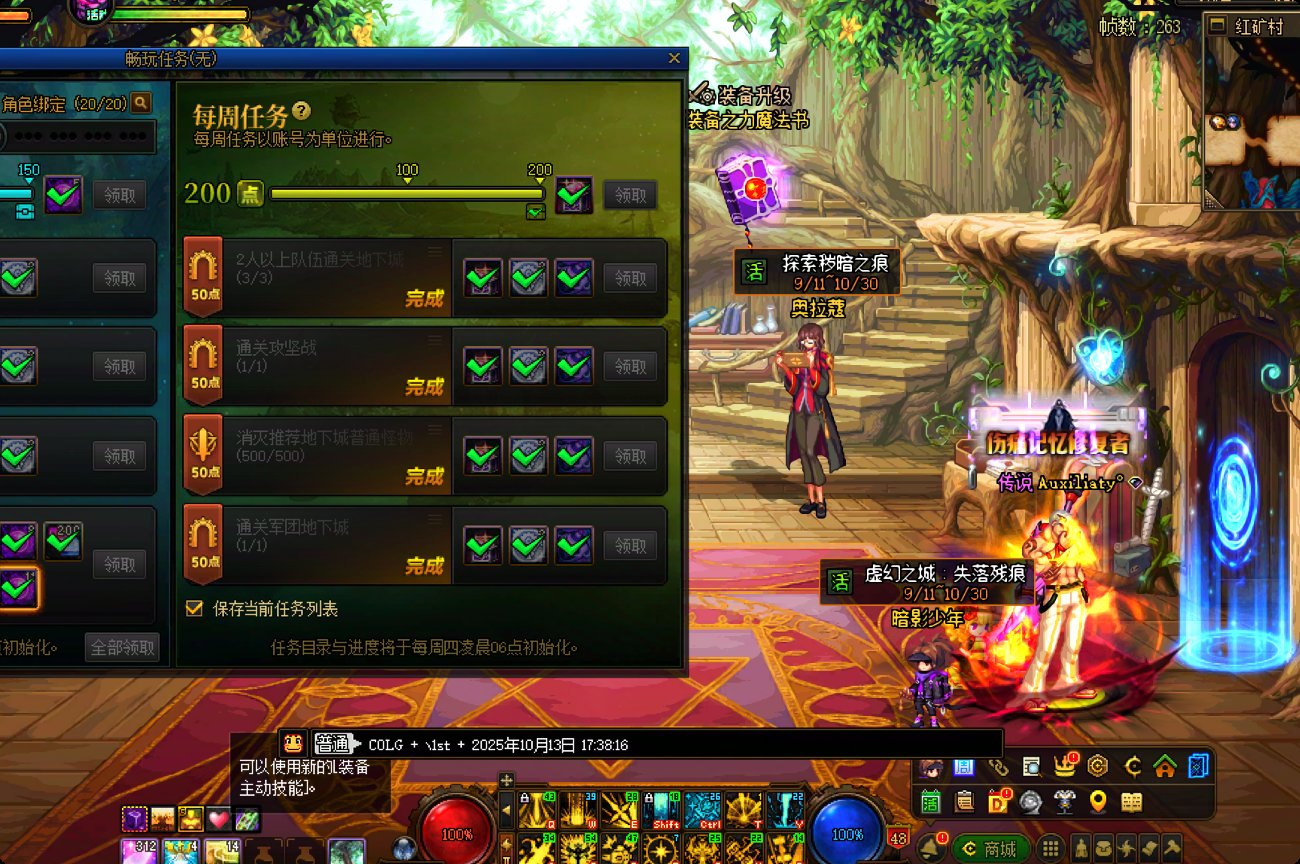Image resolution: width=1300 pixels, height=864 pixels.
Task: Click the chat channel 普通 selector
Action: coord(334,744)
